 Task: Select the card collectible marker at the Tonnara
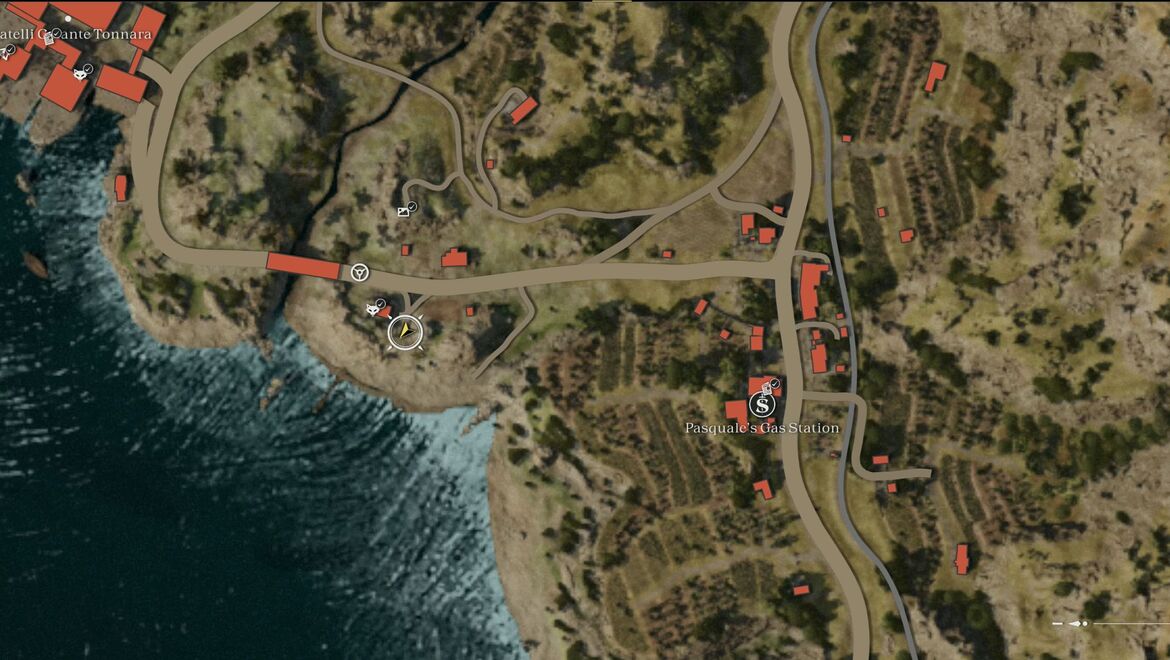click(x=47, y=39)
